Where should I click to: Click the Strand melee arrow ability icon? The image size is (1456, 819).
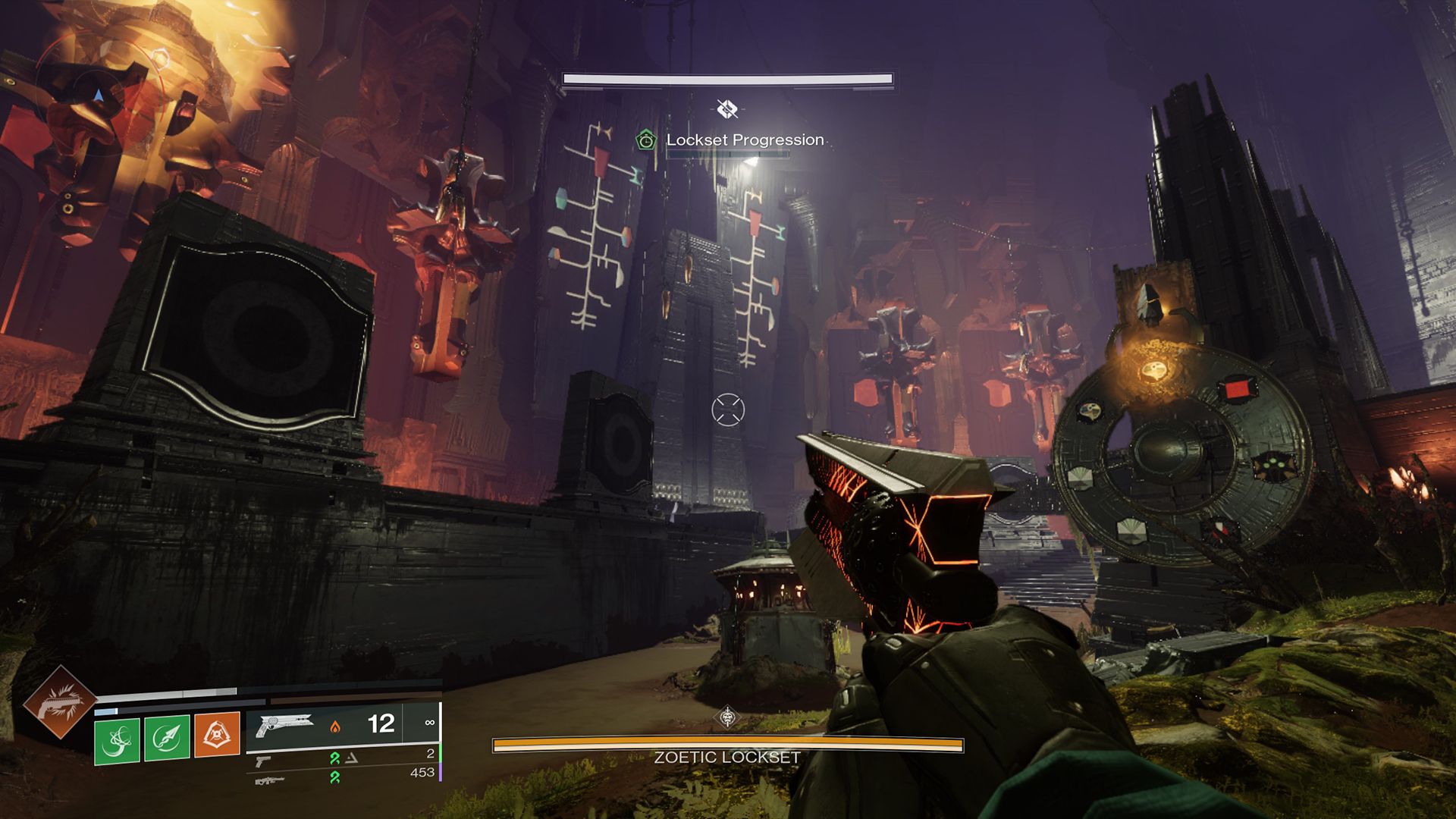coord(167,739)
